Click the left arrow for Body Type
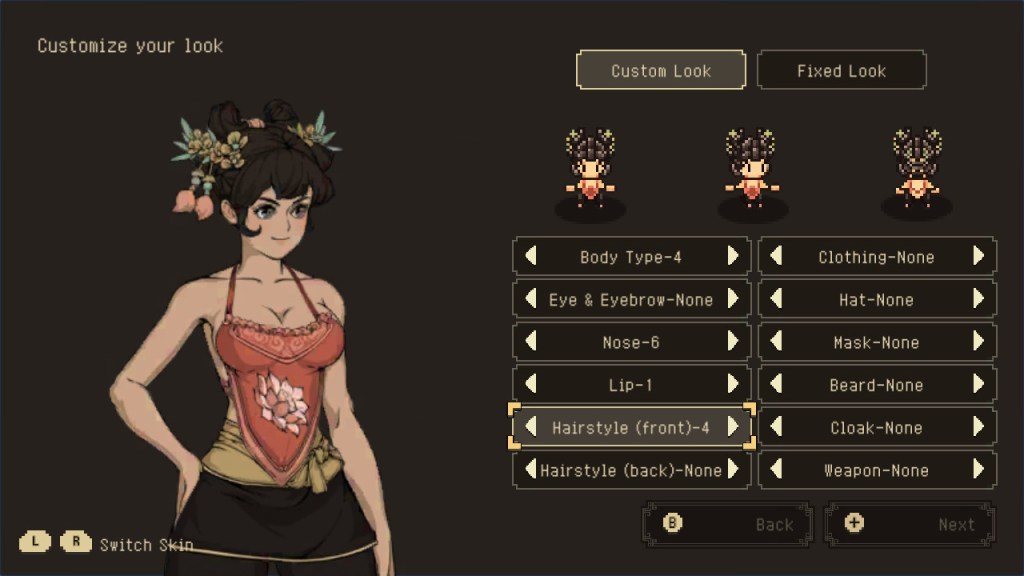This screenshot has height=576, width=1024. (531, 256)
